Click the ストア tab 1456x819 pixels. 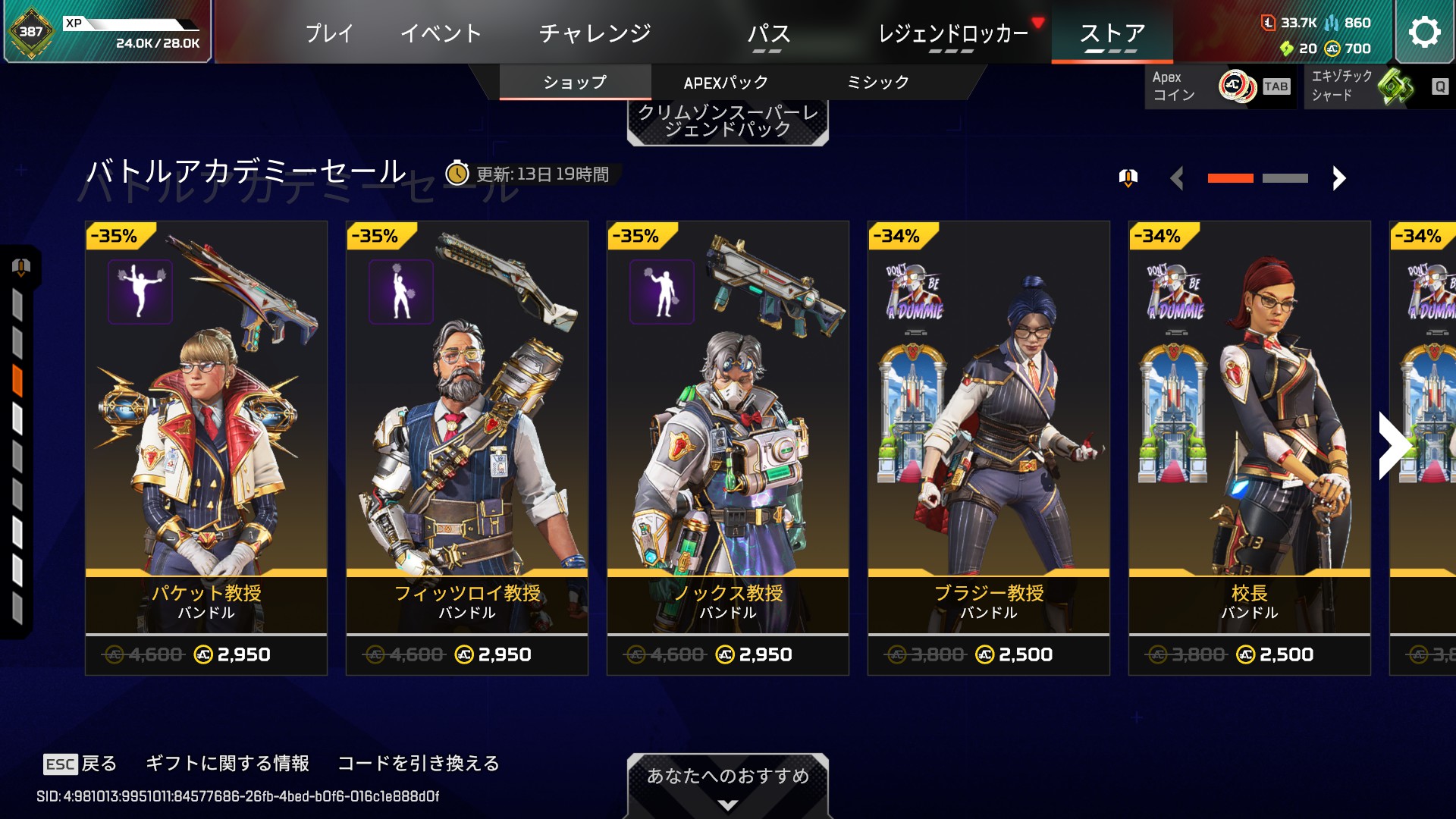pyautogui.click(x=1112, y=33)
